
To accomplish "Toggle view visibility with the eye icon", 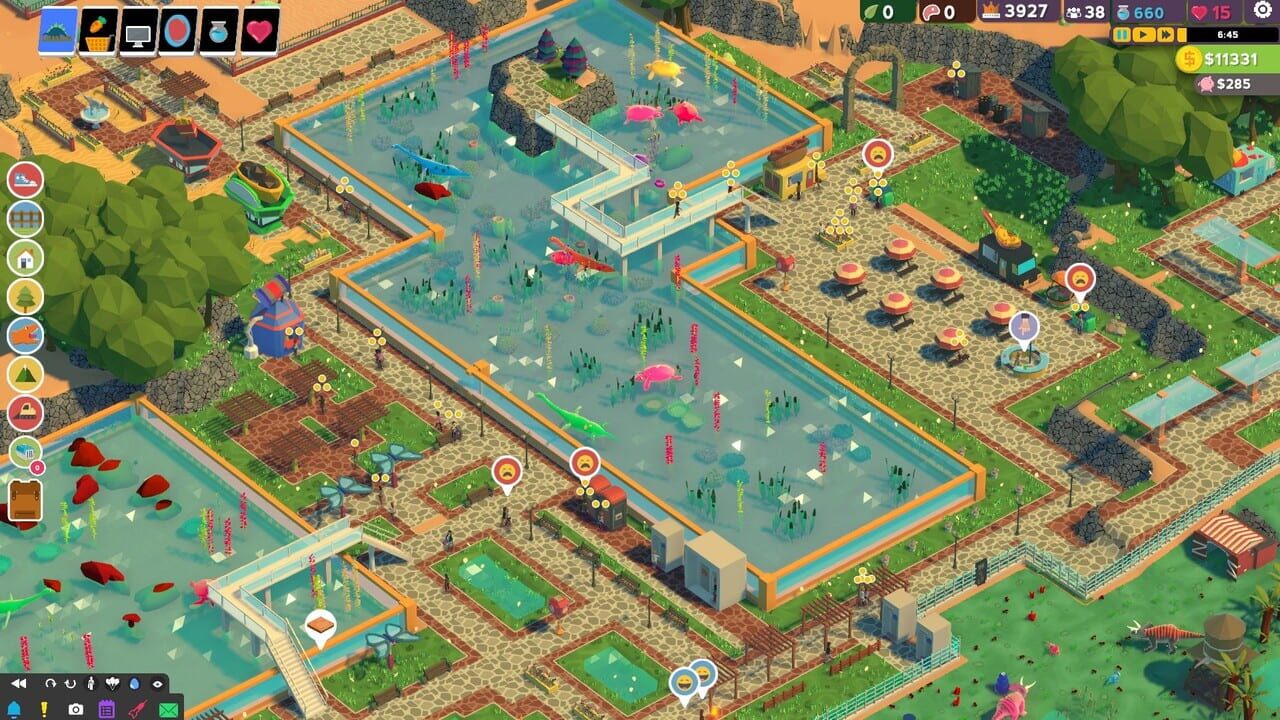I will pyautogui.click(x=157, y=684).
